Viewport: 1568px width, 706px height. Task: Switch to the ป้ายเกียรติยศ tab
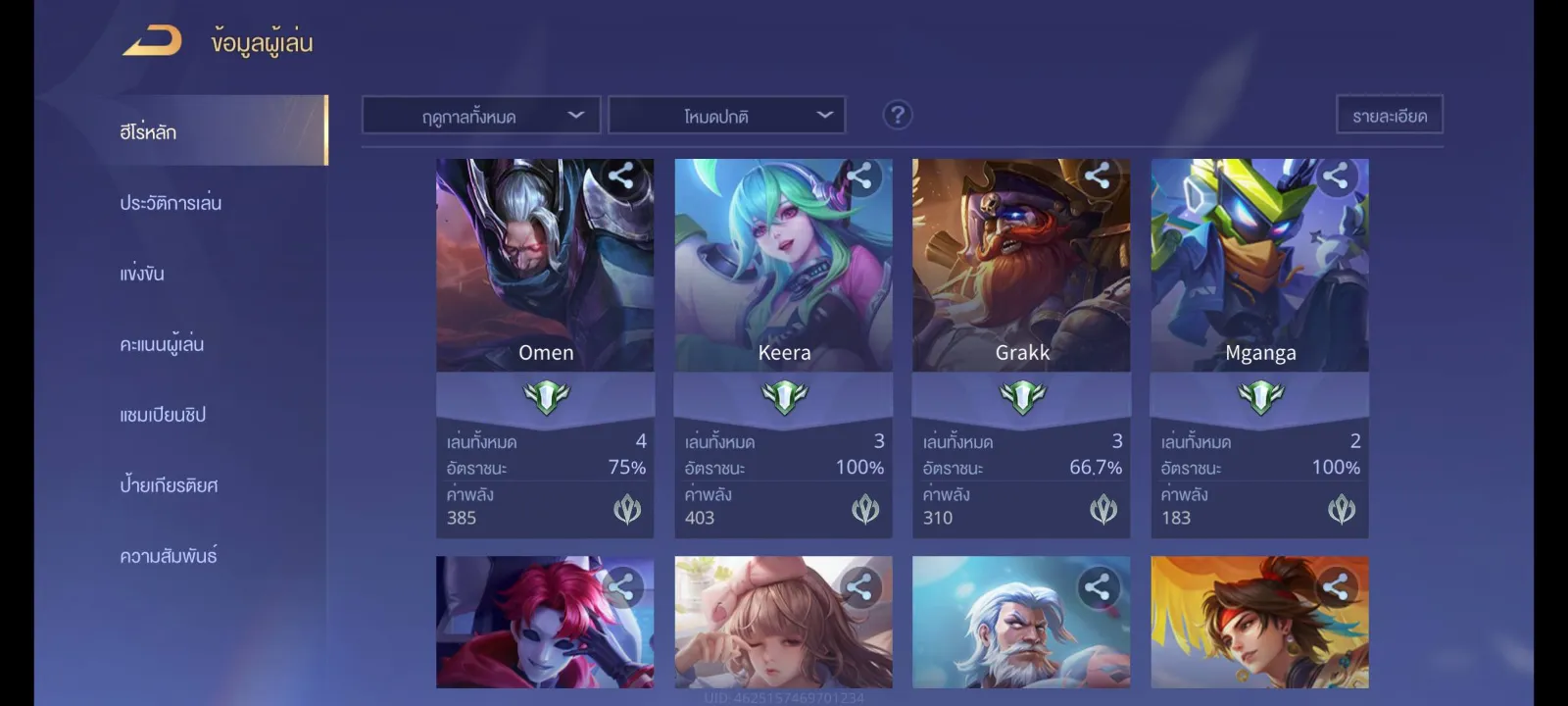[x=169, y=485]
